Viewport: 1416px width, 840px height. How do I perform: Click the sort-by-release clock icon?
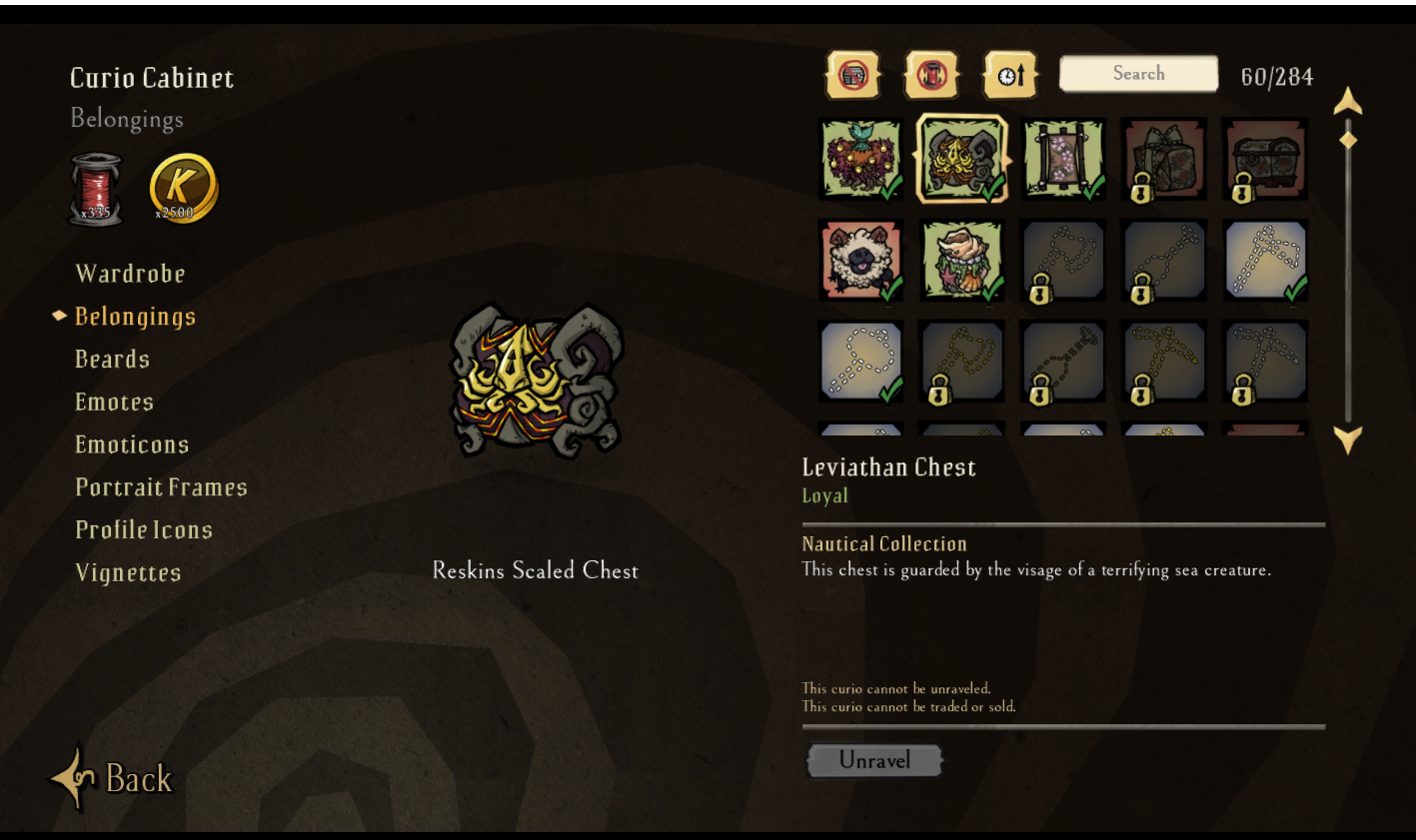(1010, 73)
